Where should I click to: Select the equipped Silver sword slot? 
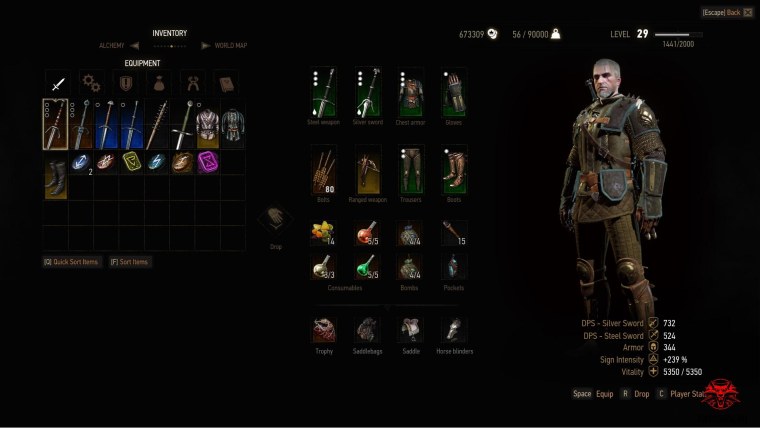tap(367, 93)
